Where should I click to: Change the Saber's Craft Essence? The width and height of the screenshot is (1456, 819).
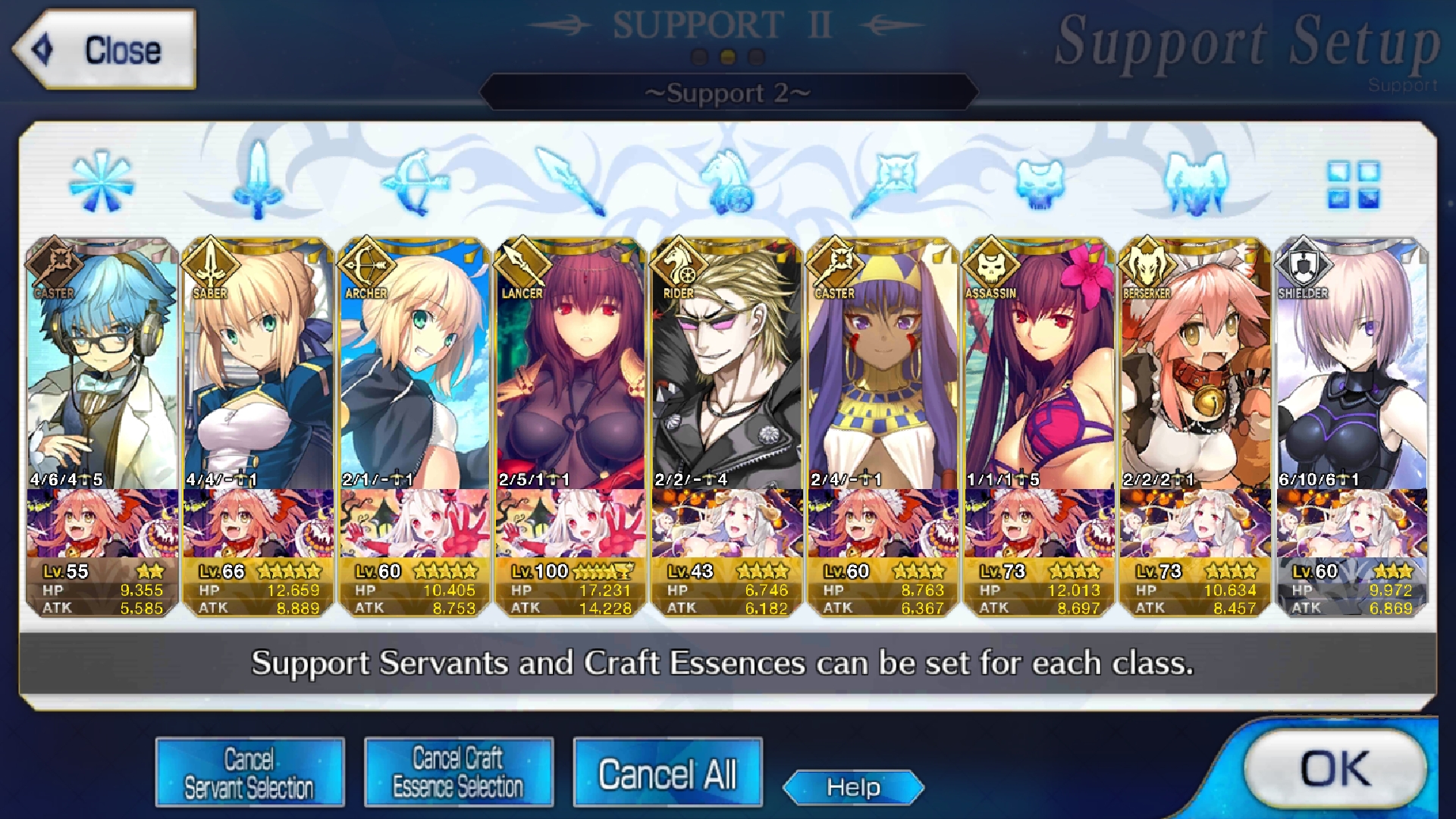[259, 523]
